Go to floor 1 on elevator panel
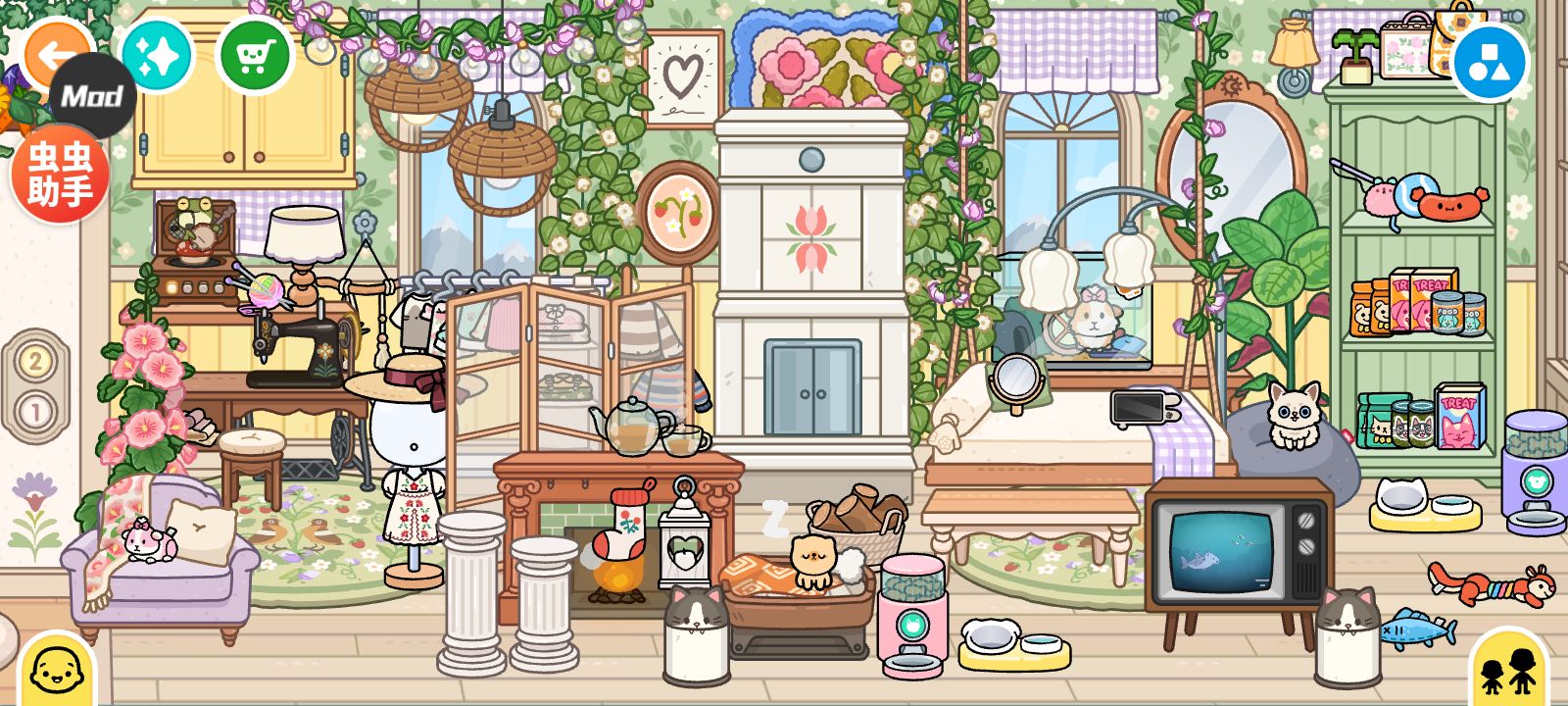The height and width of the screenshot is (706, 1568). [x=35, y=411]
